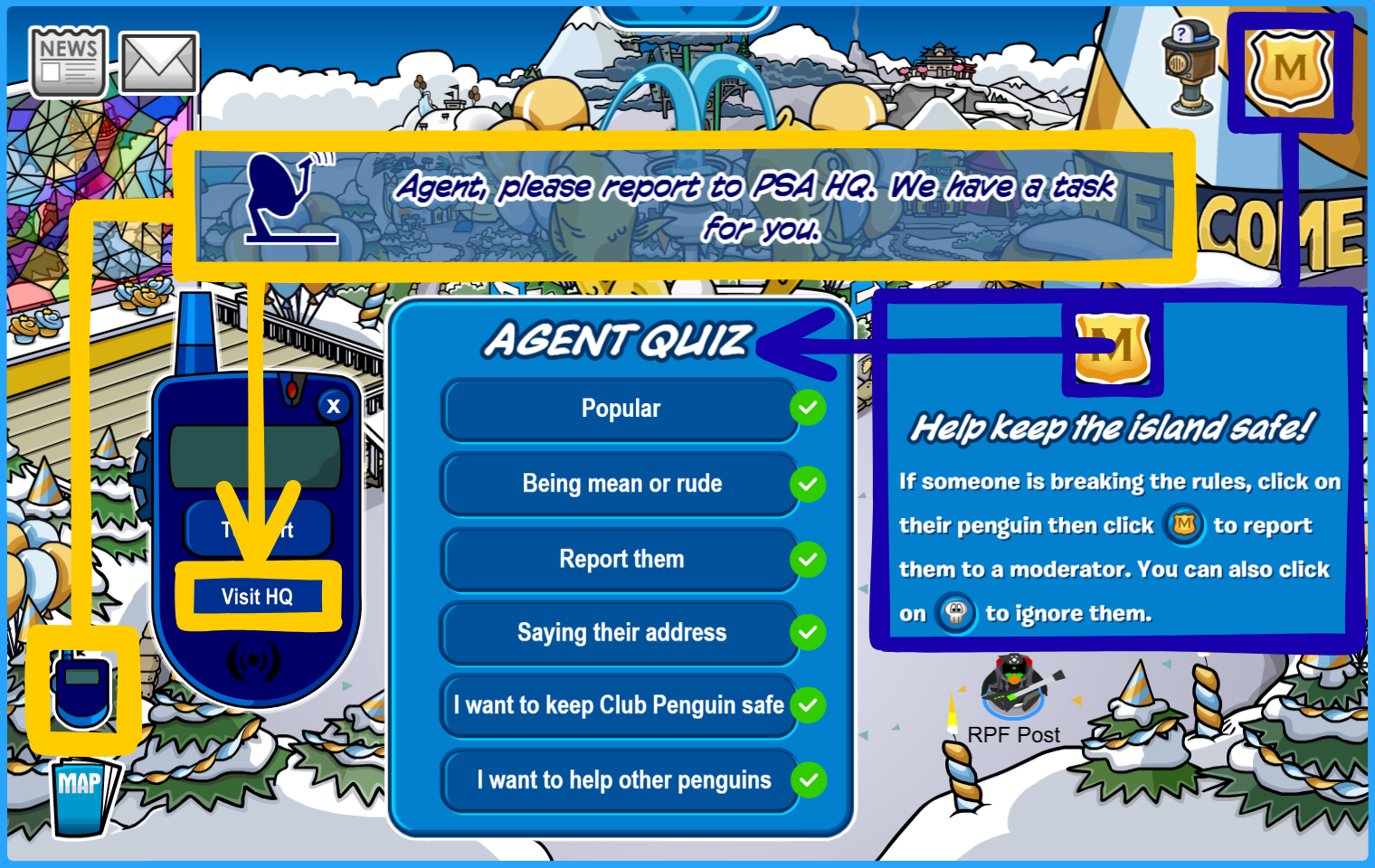Select the "Report them" answer

click(x=621, y=560)
